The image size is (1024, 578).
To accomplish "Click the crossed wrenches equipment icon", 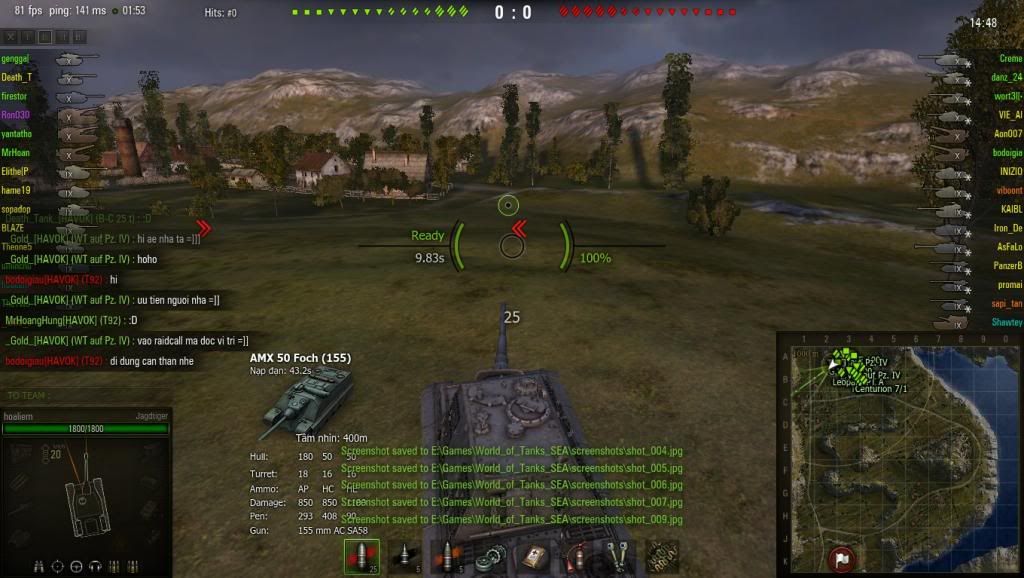I will [617, 557].
